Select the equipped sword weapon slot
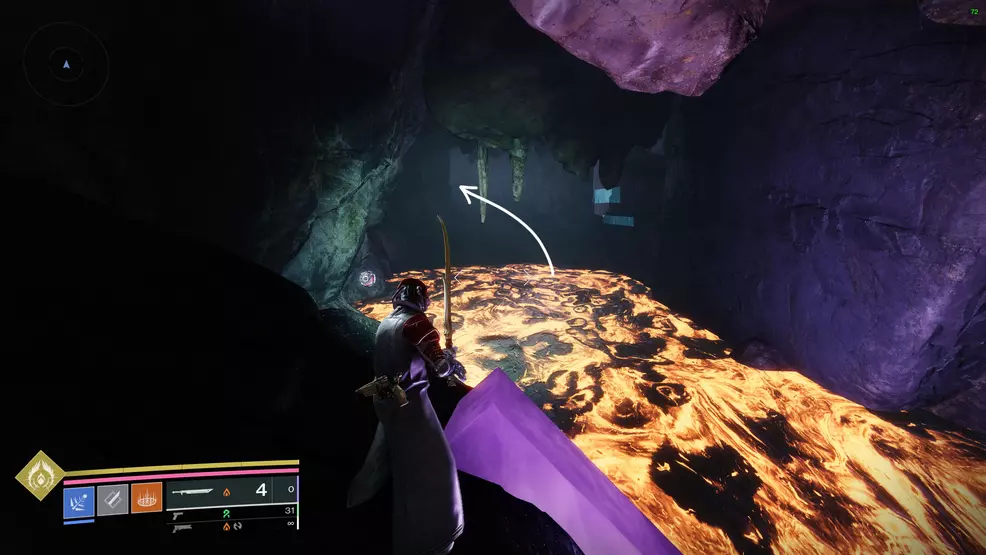986x555 pixels. [194, 491]
